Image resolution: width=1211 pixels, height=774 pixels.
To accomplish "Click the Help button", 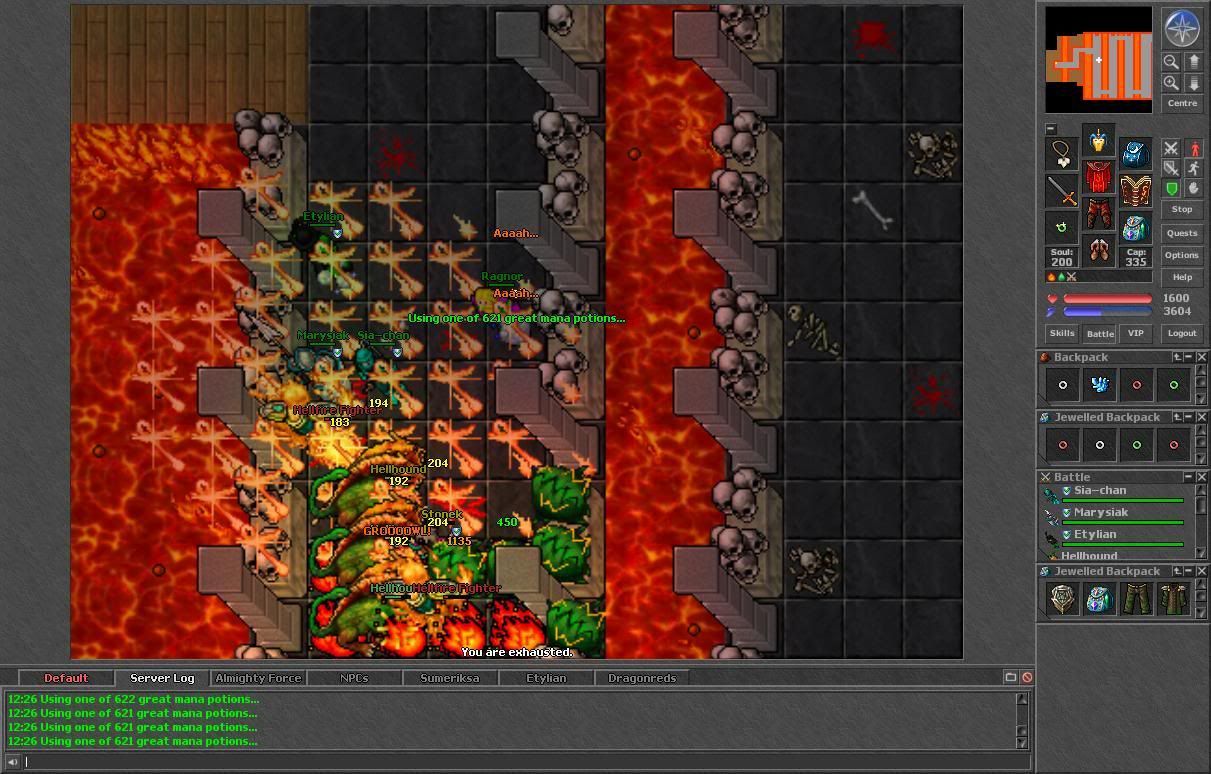I will click(x=1181, y=277).
